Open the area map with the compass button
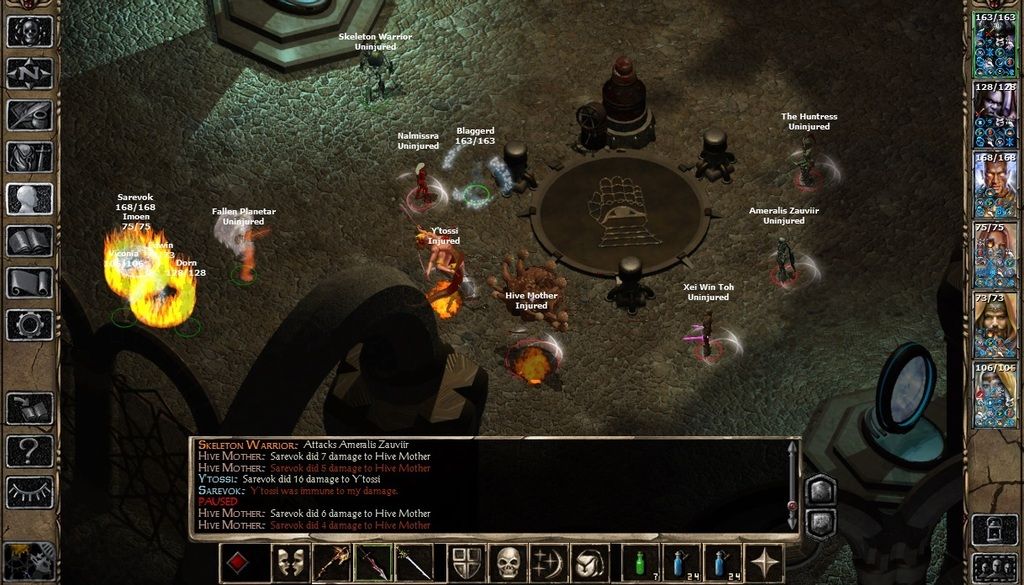This screenshot has width=1024, height=585. (29, 73)
